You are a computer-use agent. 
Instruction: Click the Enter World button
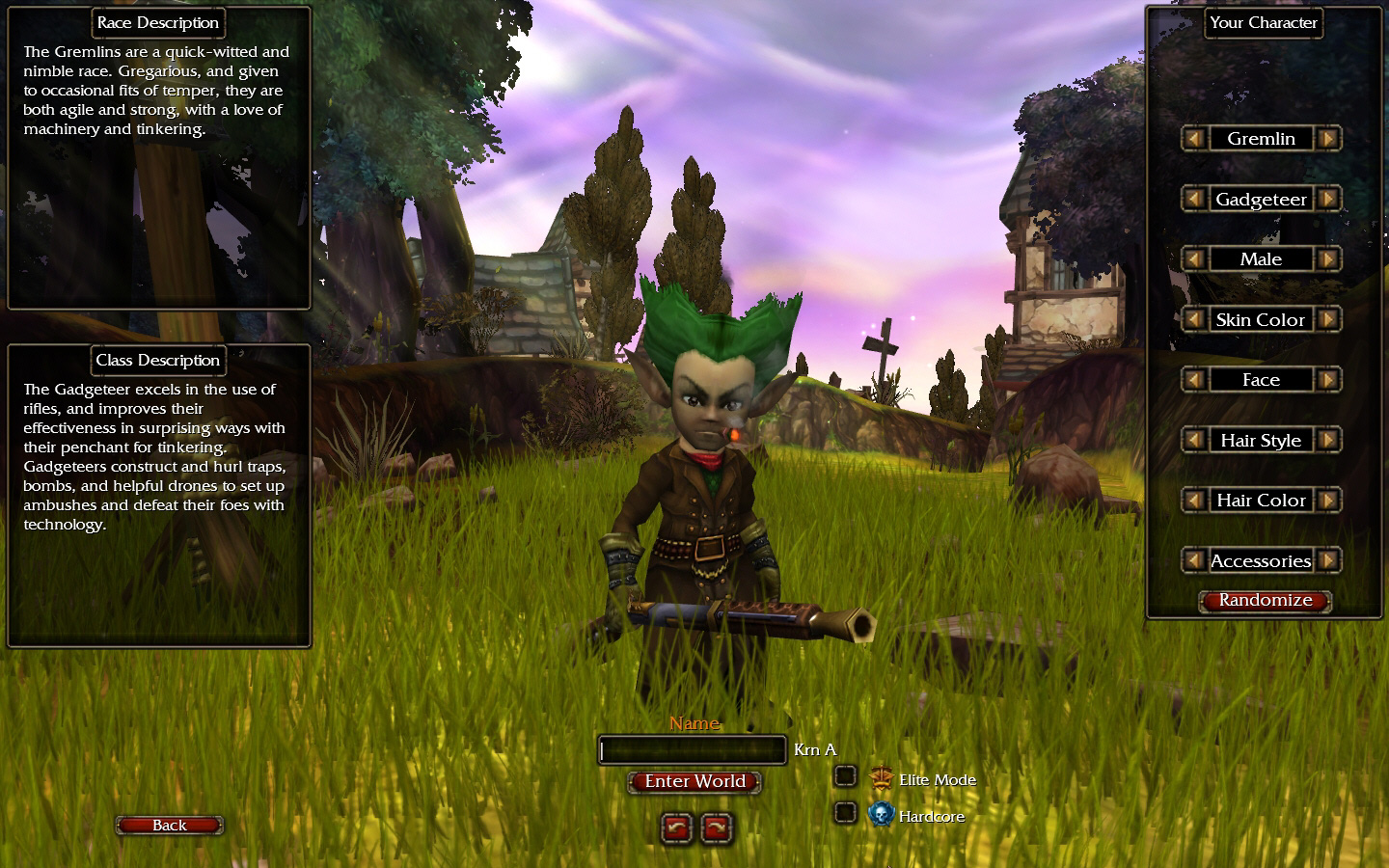tap(694, 781)
